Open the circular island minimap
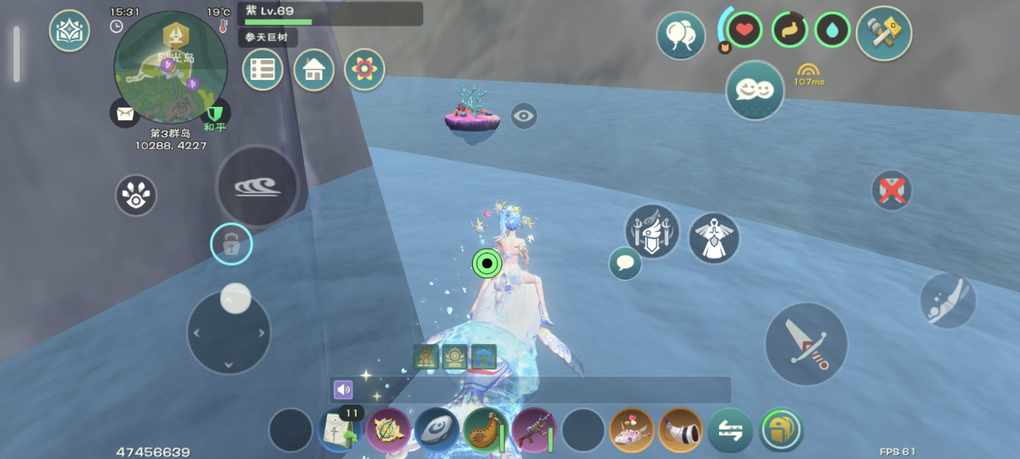 (x=170, y=68)
